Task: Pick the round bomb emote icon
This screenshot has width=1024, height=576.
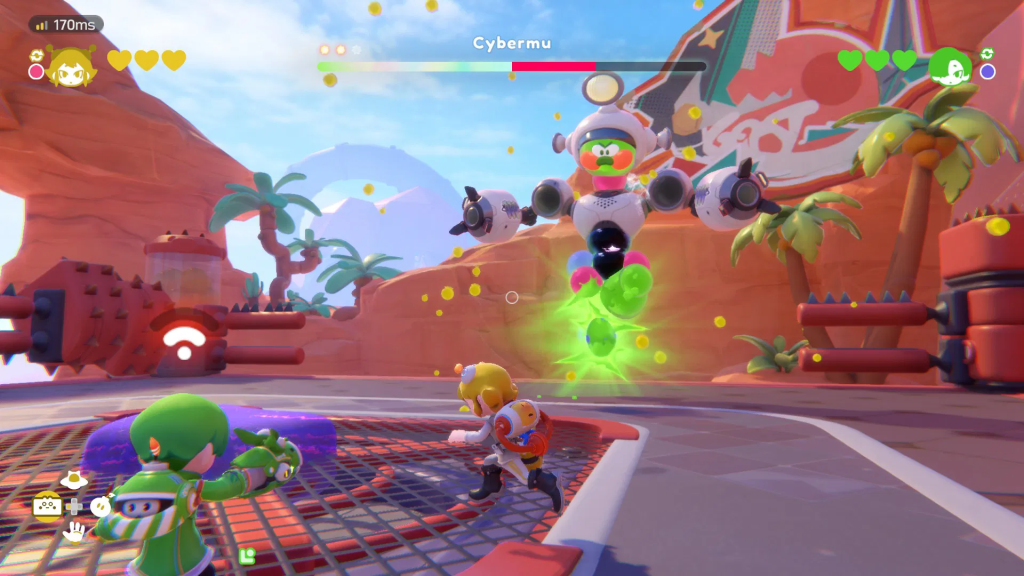Action: tap(100, 506)
